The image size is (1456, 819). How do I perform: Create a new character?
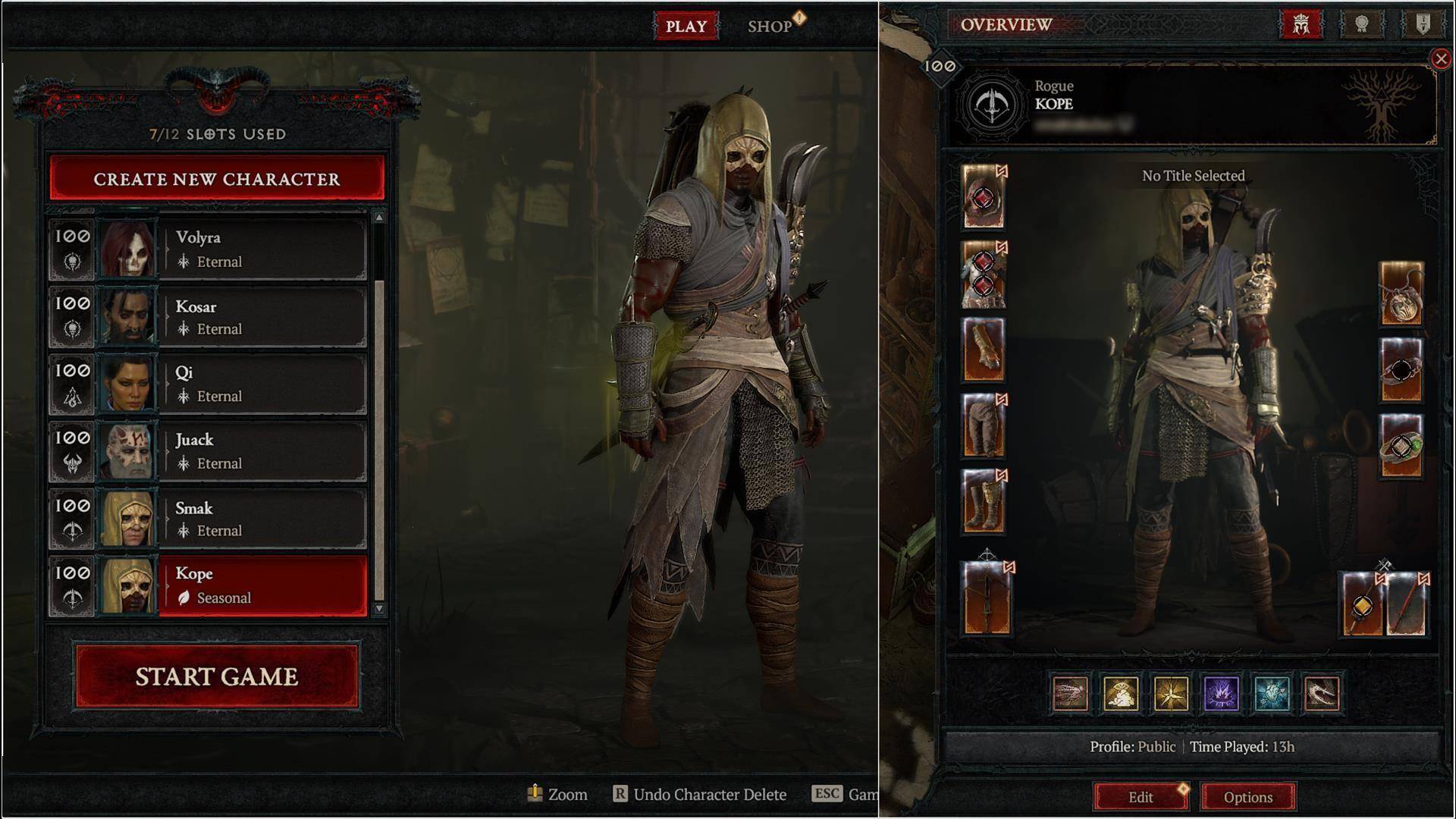point(217,179)
